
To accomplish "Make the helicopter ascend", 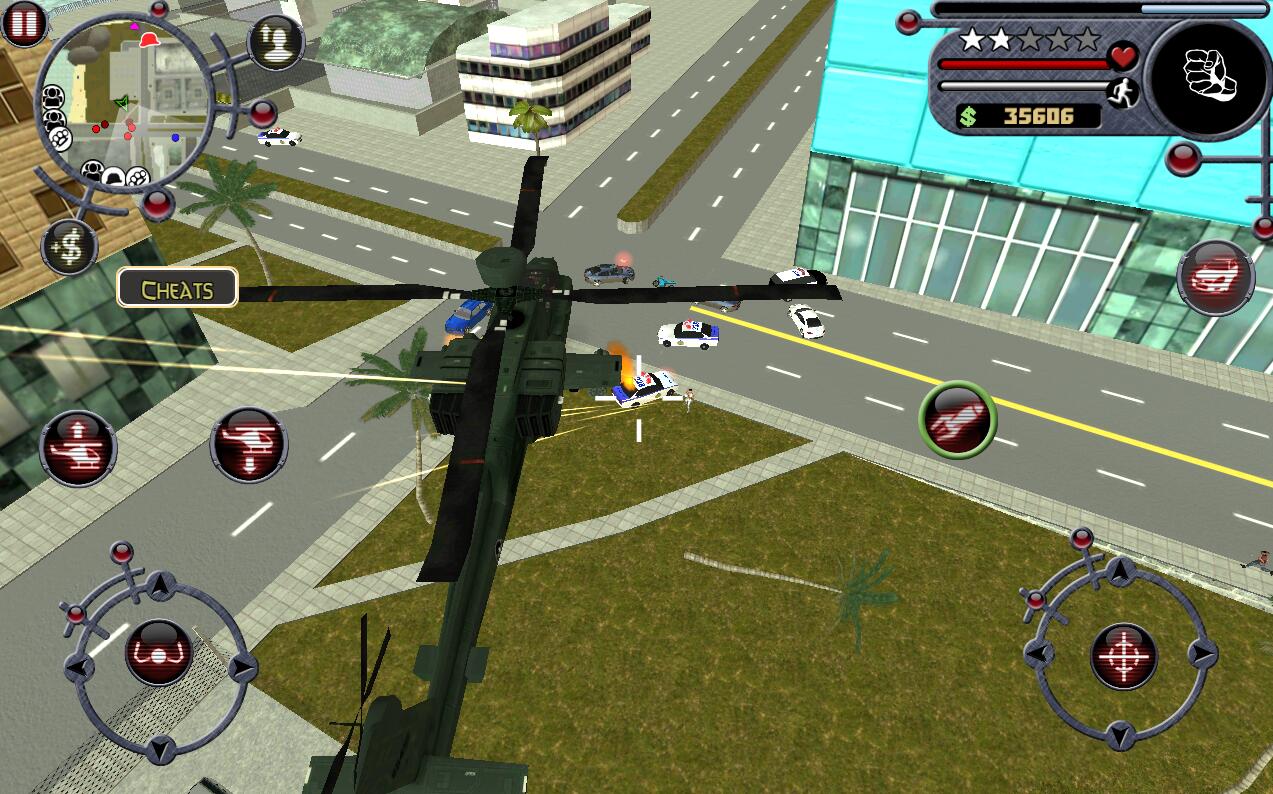I will pos(77,447).
